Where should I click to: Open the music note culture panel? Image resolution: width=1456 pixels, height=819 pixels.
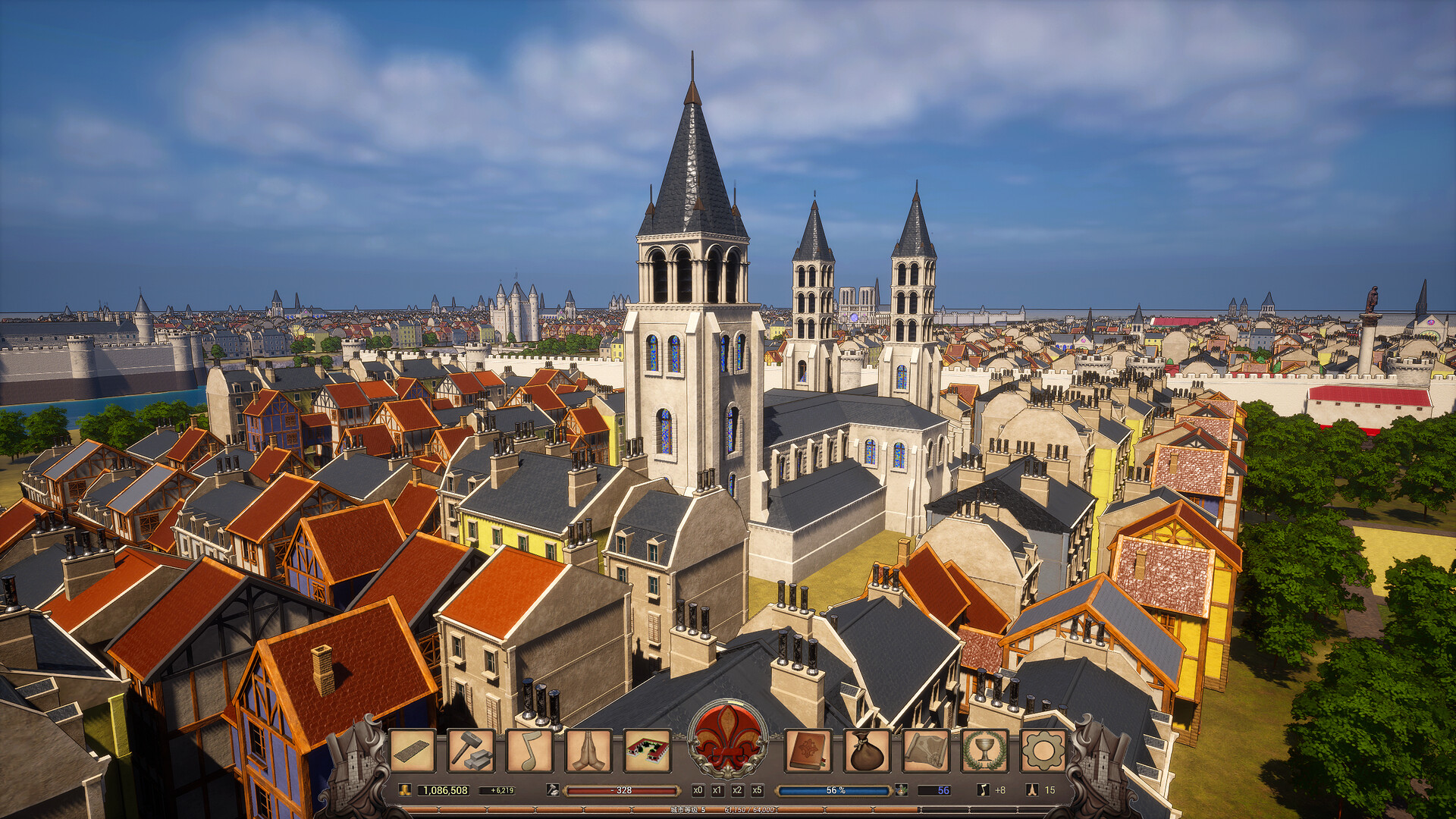click(x=529, y=751)
